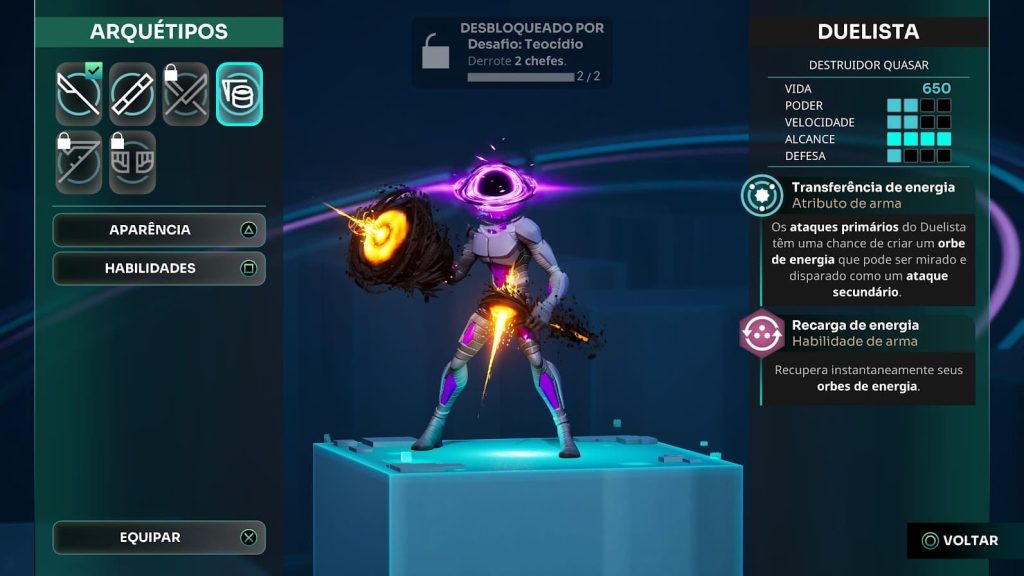Select the equipped single-blade archetype with checkmark
Image resolution: width=1024 pixels, height=576 pixels.
tap(79, 94)
